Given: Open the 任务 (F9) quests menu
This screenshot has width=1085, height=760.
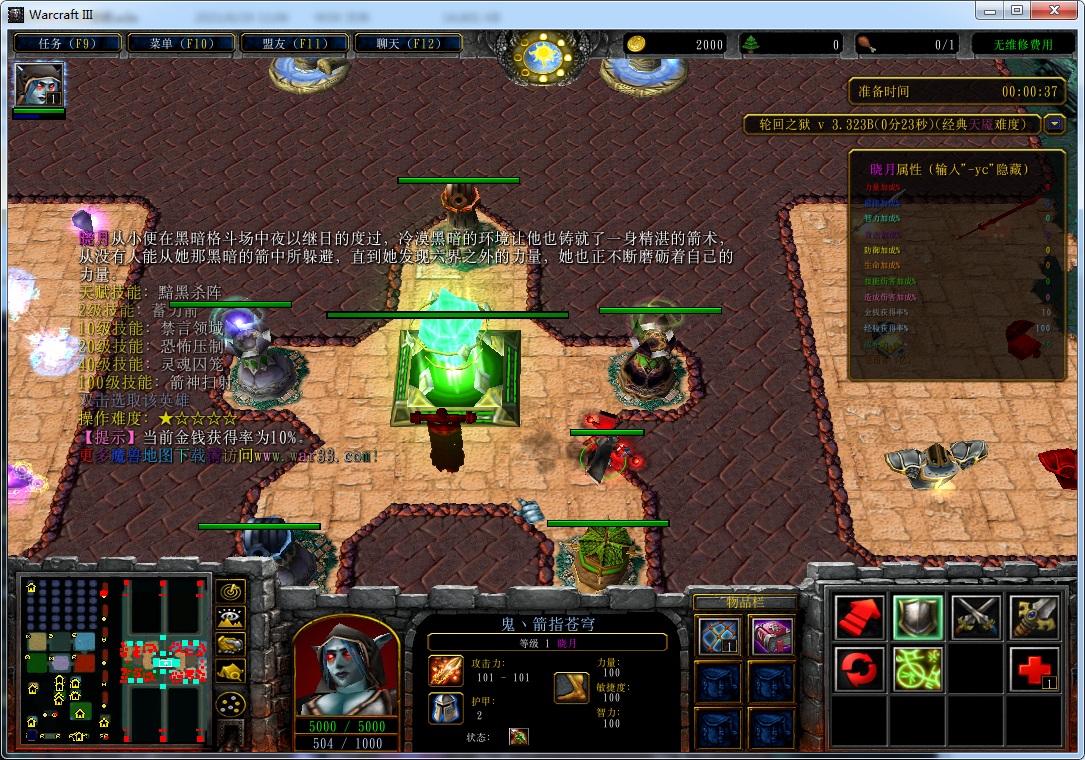Looking at the screenshot, I should (68, 44).
